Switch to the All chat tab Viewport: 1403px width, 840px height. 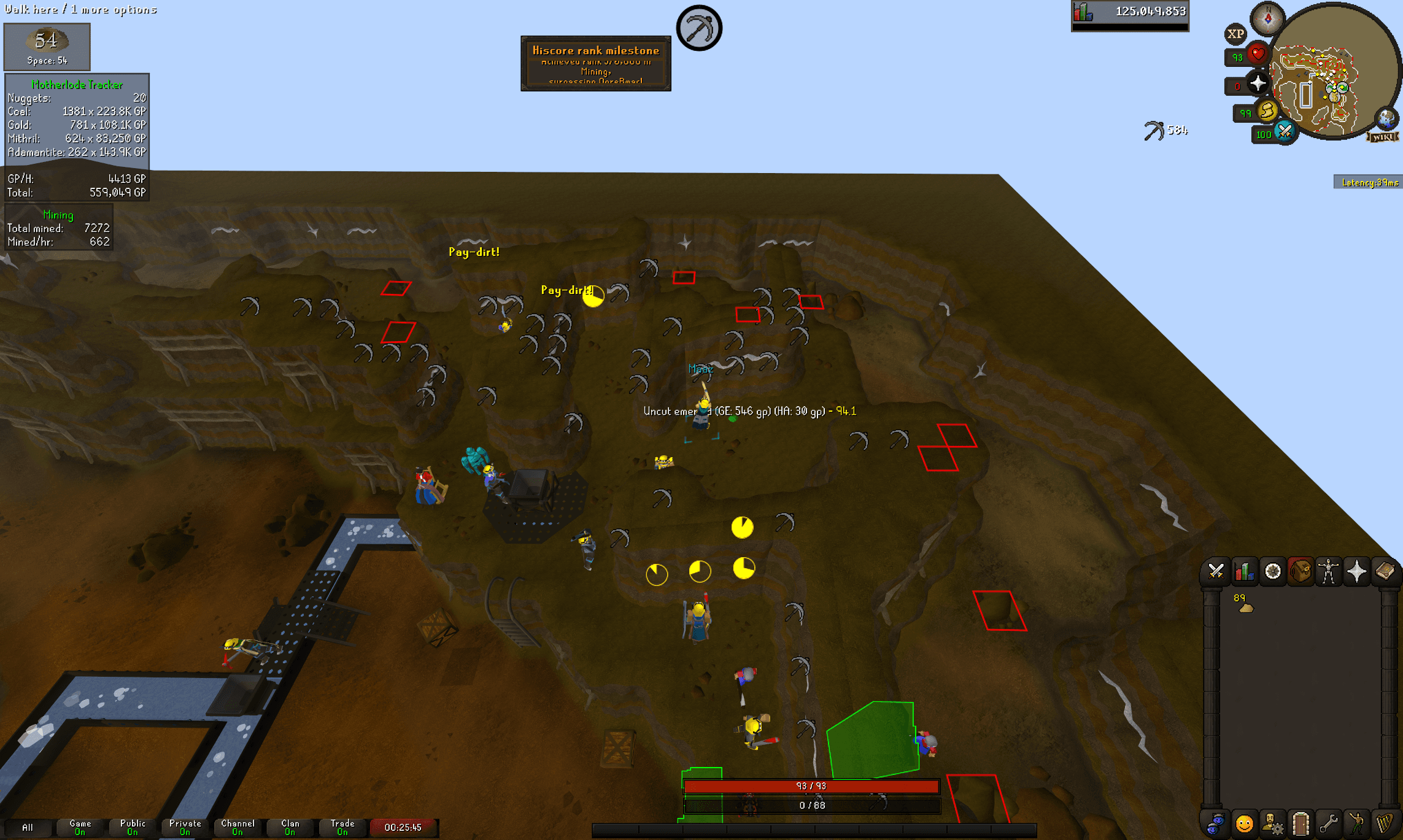click(x=28, y=827)
